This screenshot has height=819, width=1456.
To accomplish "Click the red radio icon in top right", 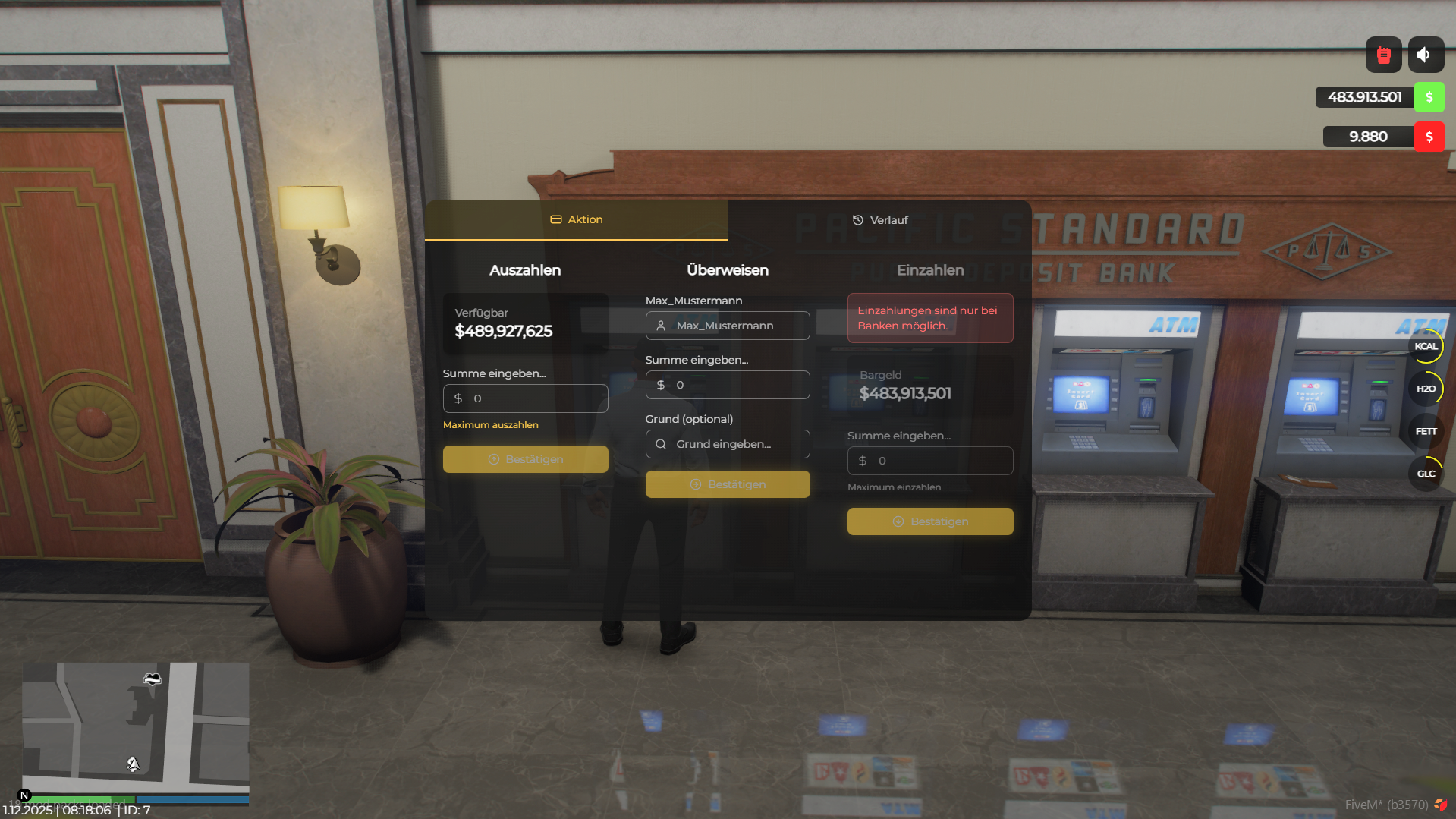I will (x=1383, y=54).
